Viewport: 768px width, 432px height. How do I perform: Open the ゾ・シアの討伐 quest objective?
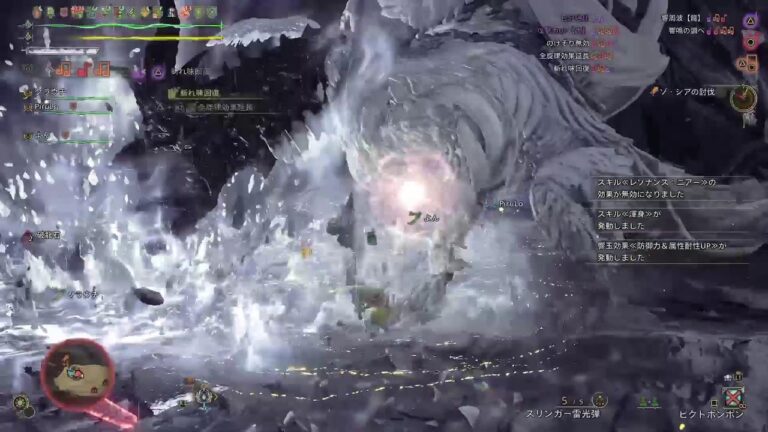pos(686,91)
